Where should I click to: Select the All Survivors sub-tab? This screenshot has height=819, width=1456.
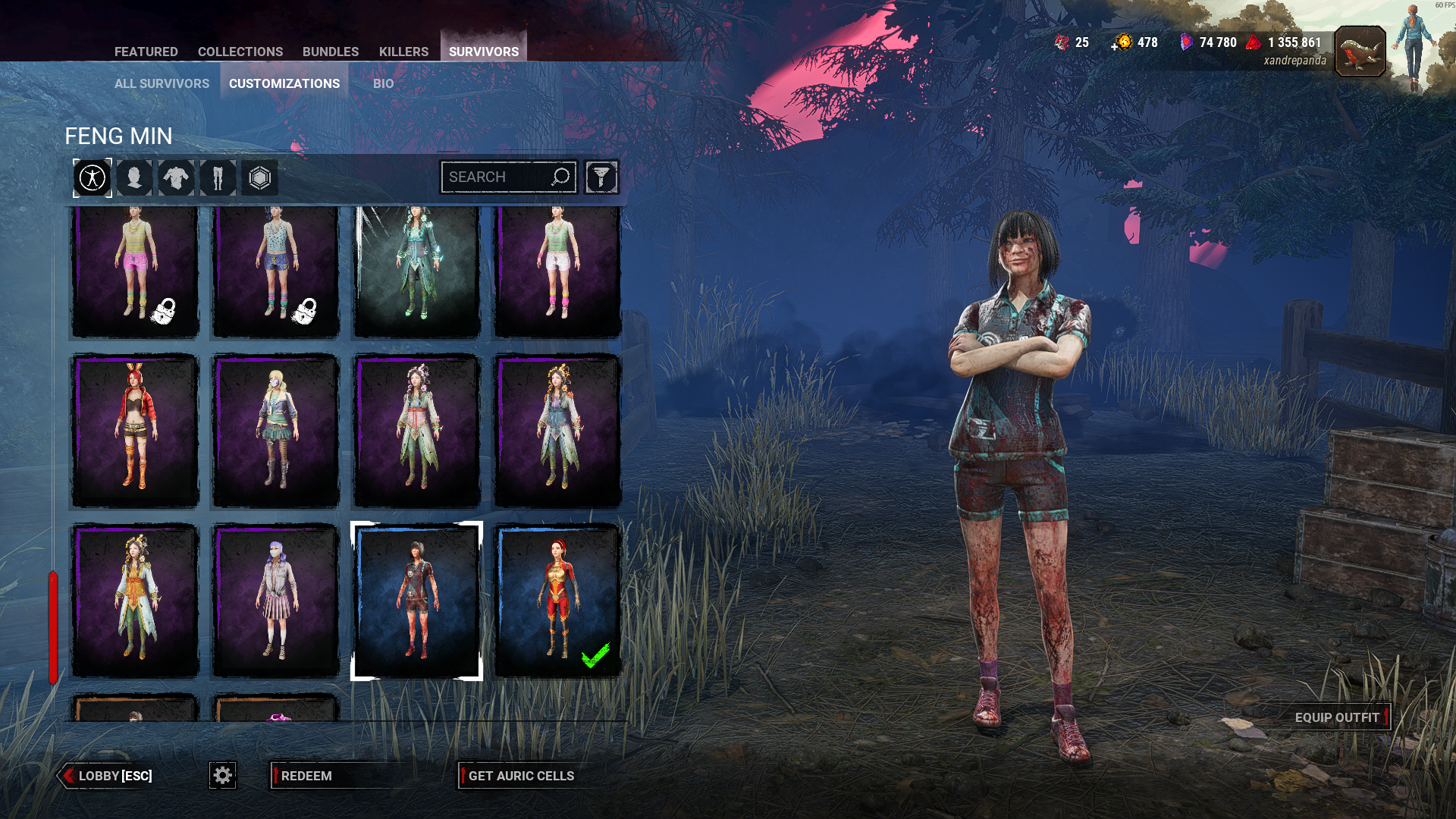pos(162,83)
